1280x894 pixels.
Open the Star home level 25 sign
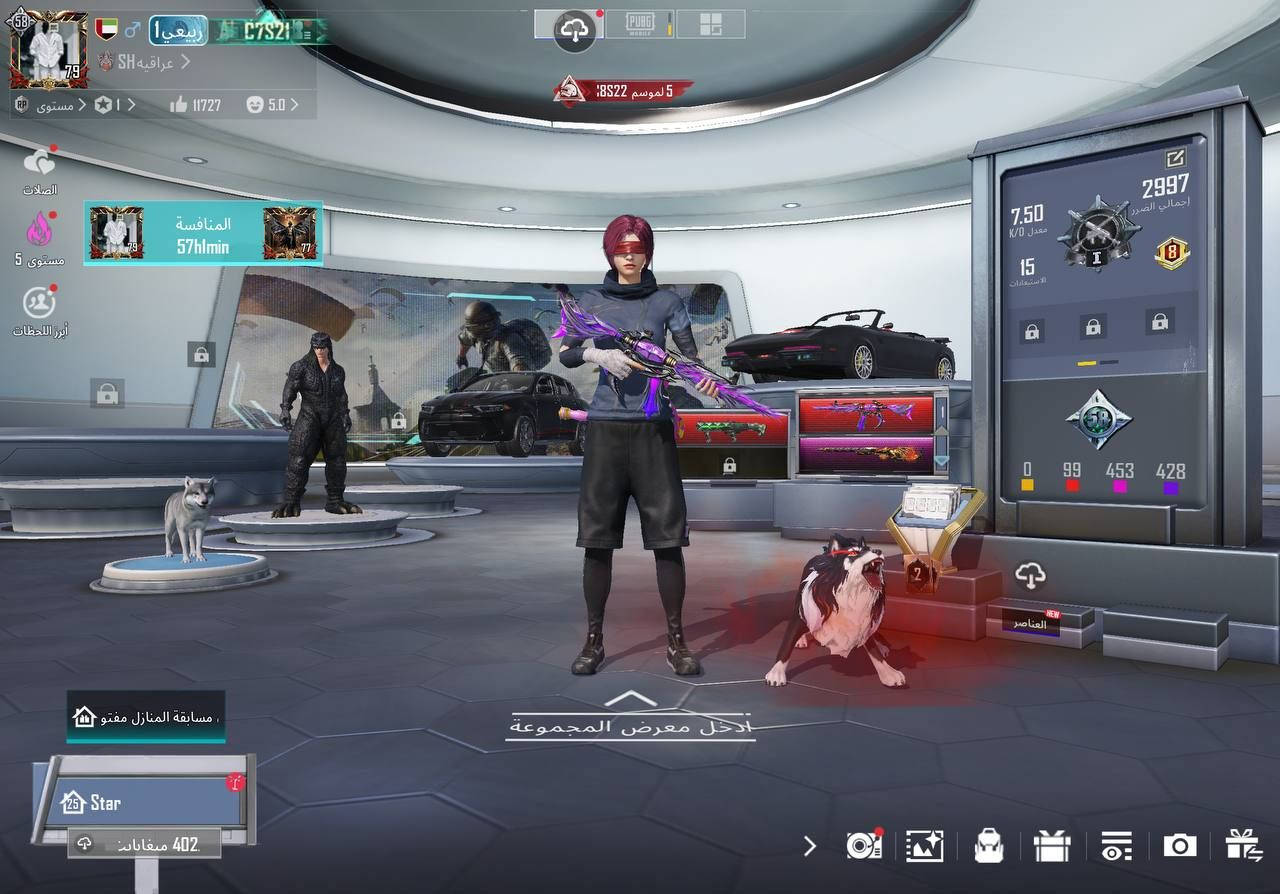point(140,803)
